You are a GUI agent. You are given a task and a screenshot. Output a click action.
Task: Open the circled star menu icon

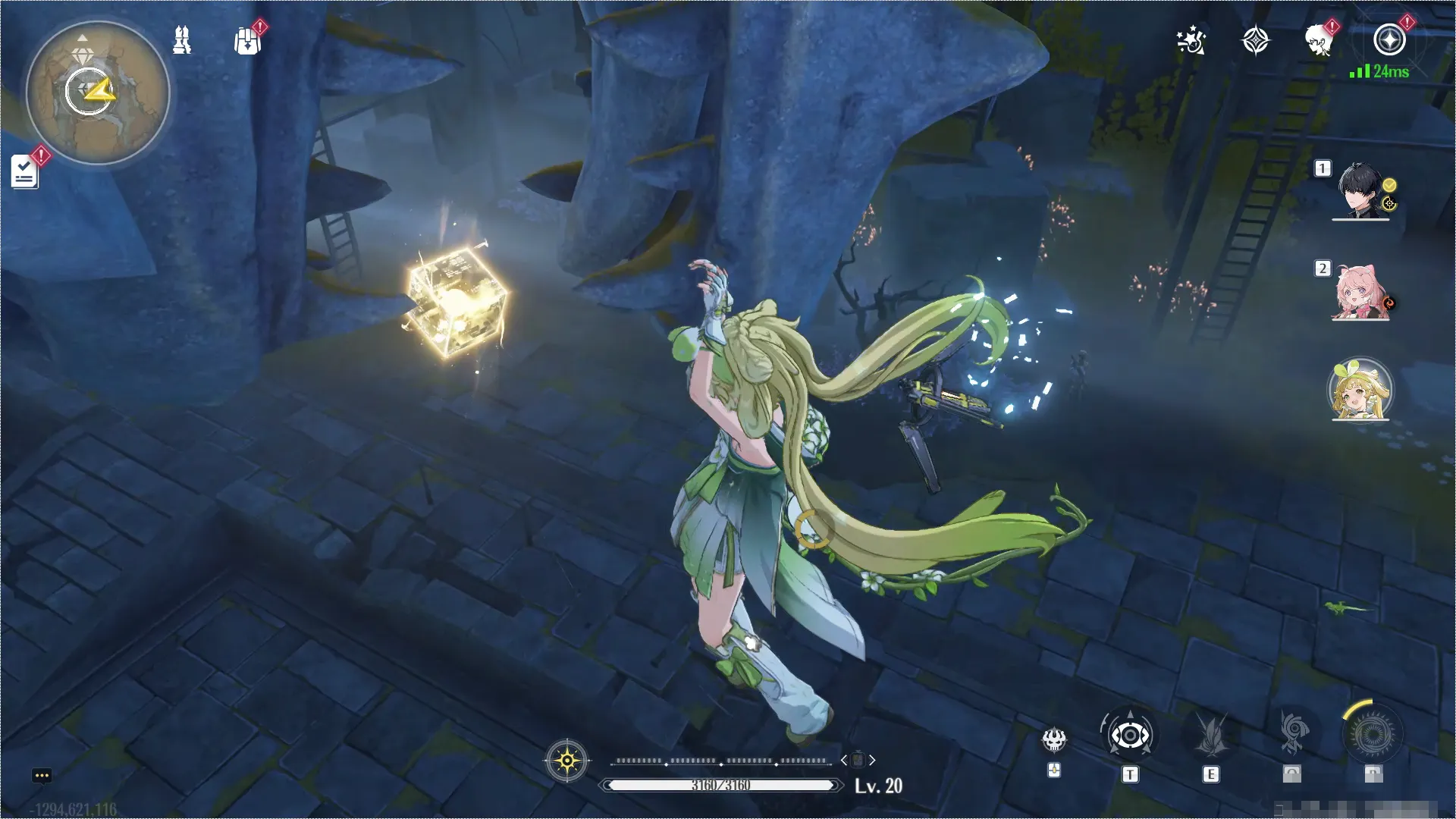tap(1389, 41)
